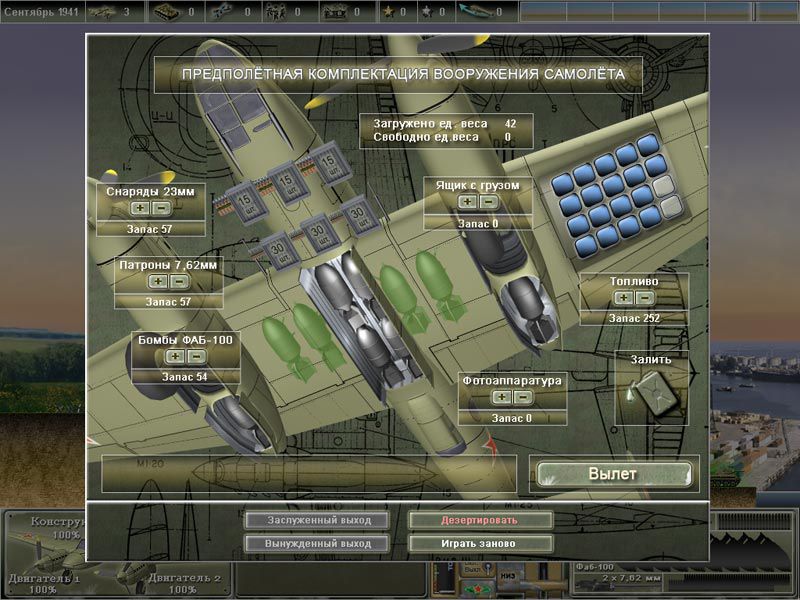Decrease Снаряды 23мм with the minus button

161,208
